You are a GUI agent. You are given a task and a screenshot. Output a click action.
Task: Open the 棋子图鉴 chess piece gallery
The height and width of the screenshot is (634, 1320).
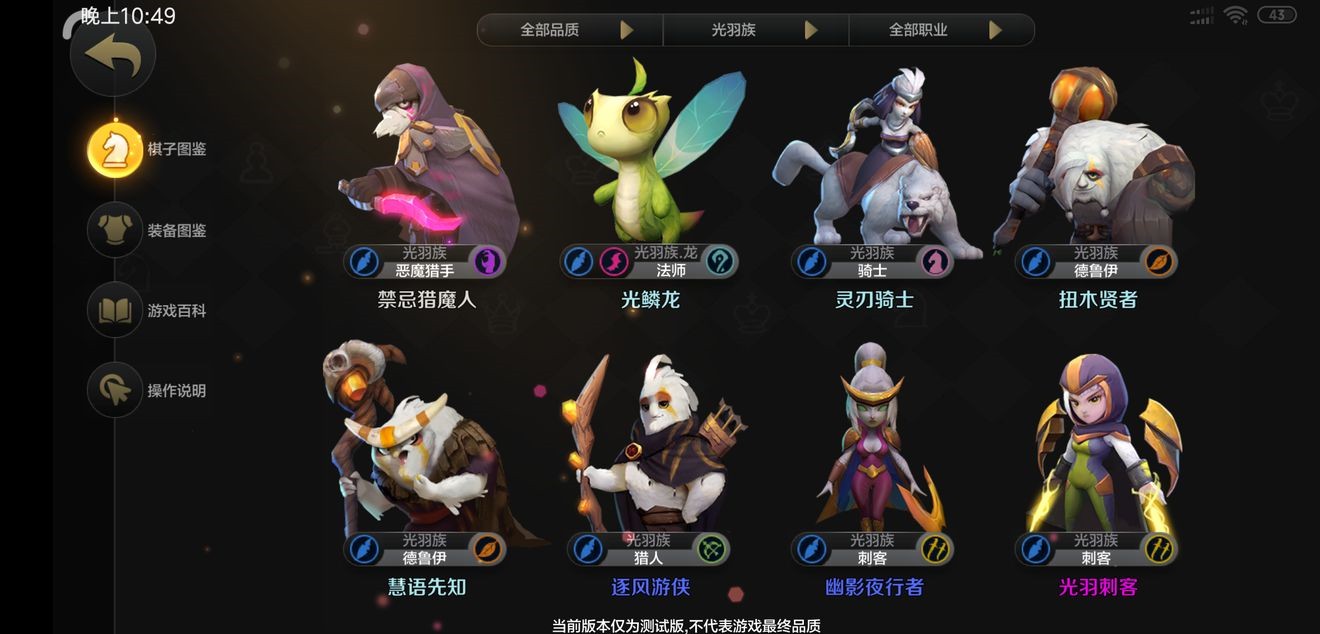point(116,150)
